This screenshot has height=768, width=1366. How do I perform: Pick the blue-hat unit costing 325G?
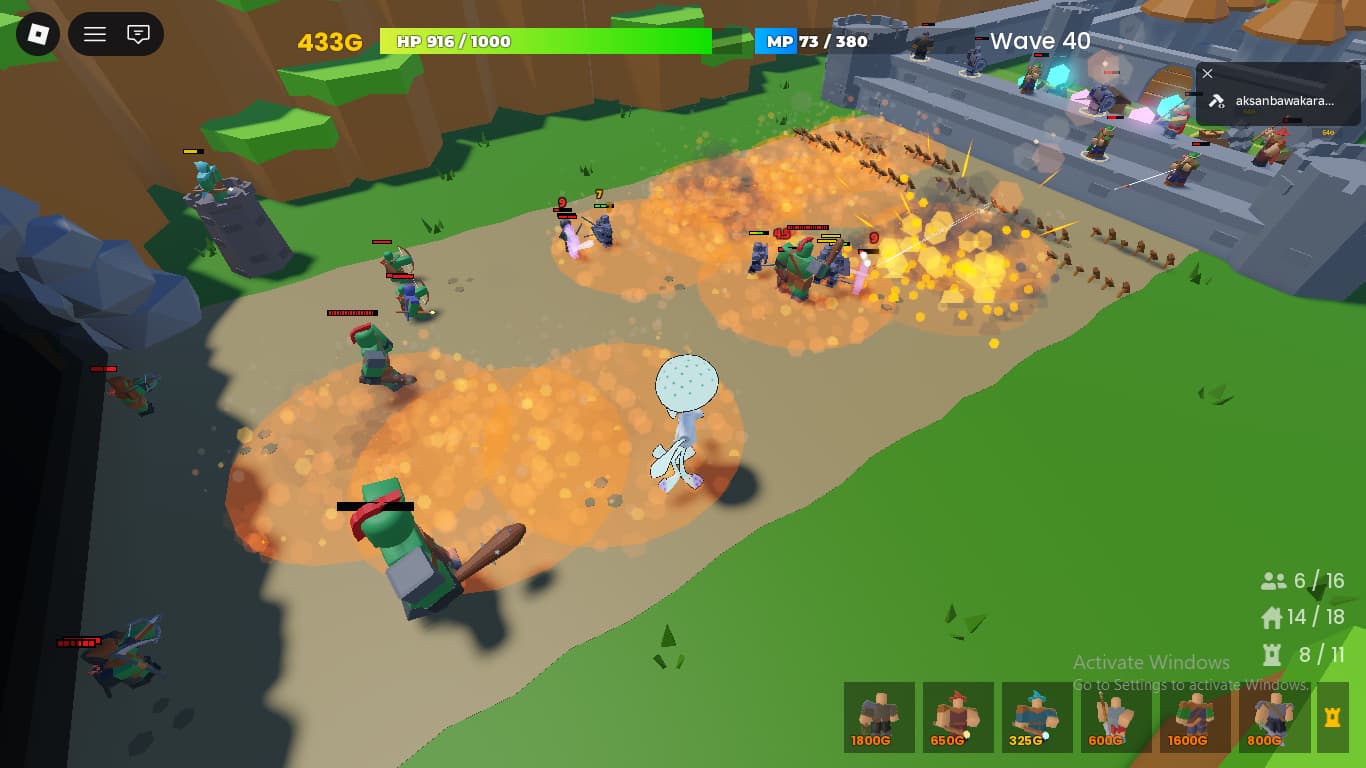pos(1037,717)
